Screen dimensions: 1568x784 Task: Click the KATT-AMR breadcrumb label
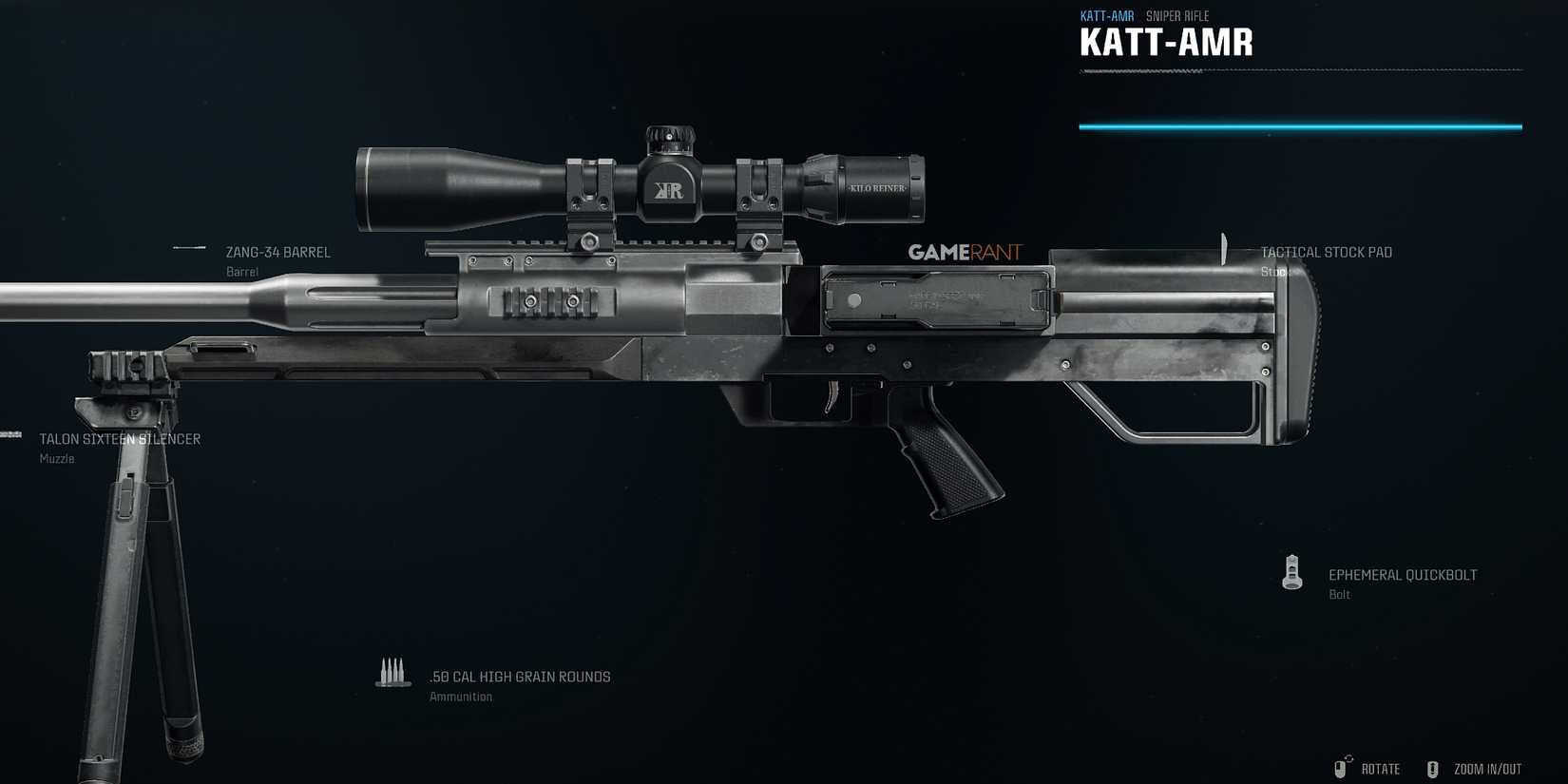(1106, 15)
